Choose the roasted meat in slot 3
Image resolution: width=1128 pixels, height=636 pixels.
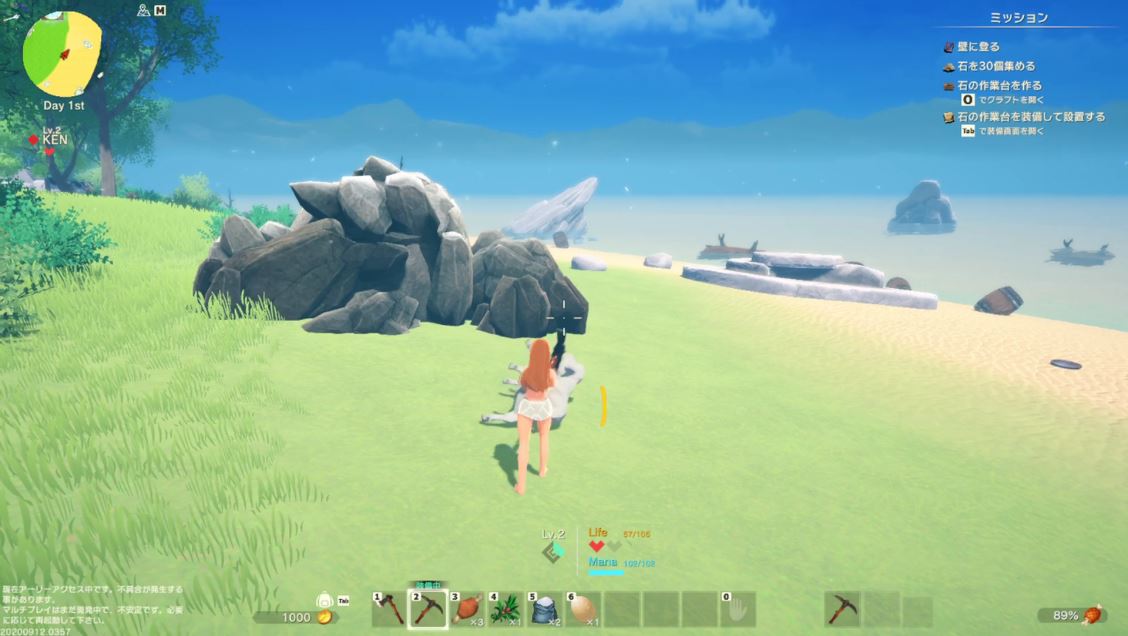[x=467, y=609]
